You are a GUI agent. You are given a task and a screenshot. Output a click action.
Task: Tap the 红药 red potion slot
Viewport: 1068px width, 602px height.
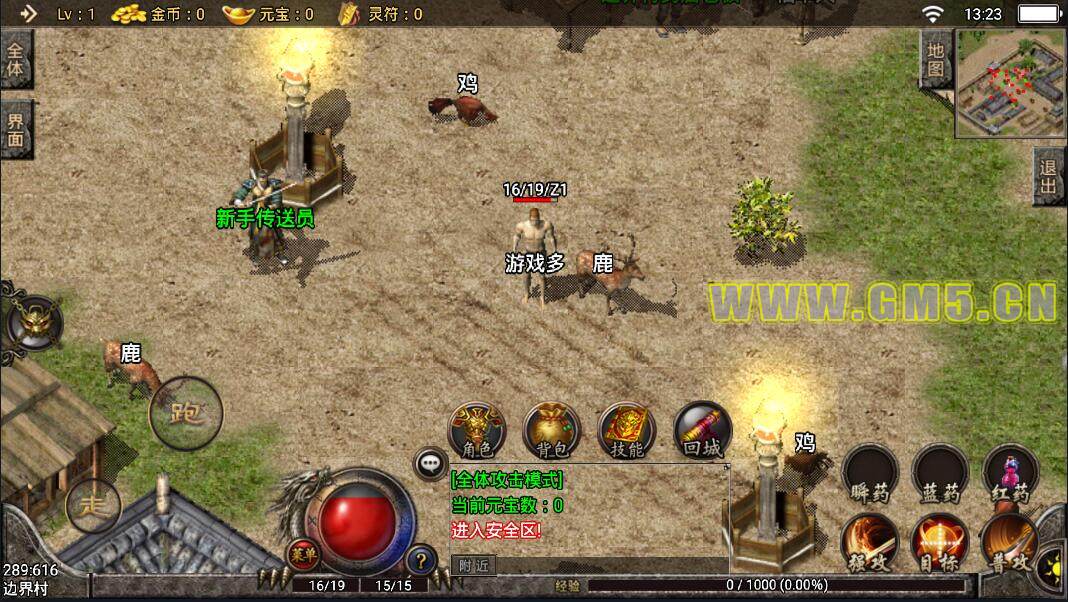tap(1010, 474)
